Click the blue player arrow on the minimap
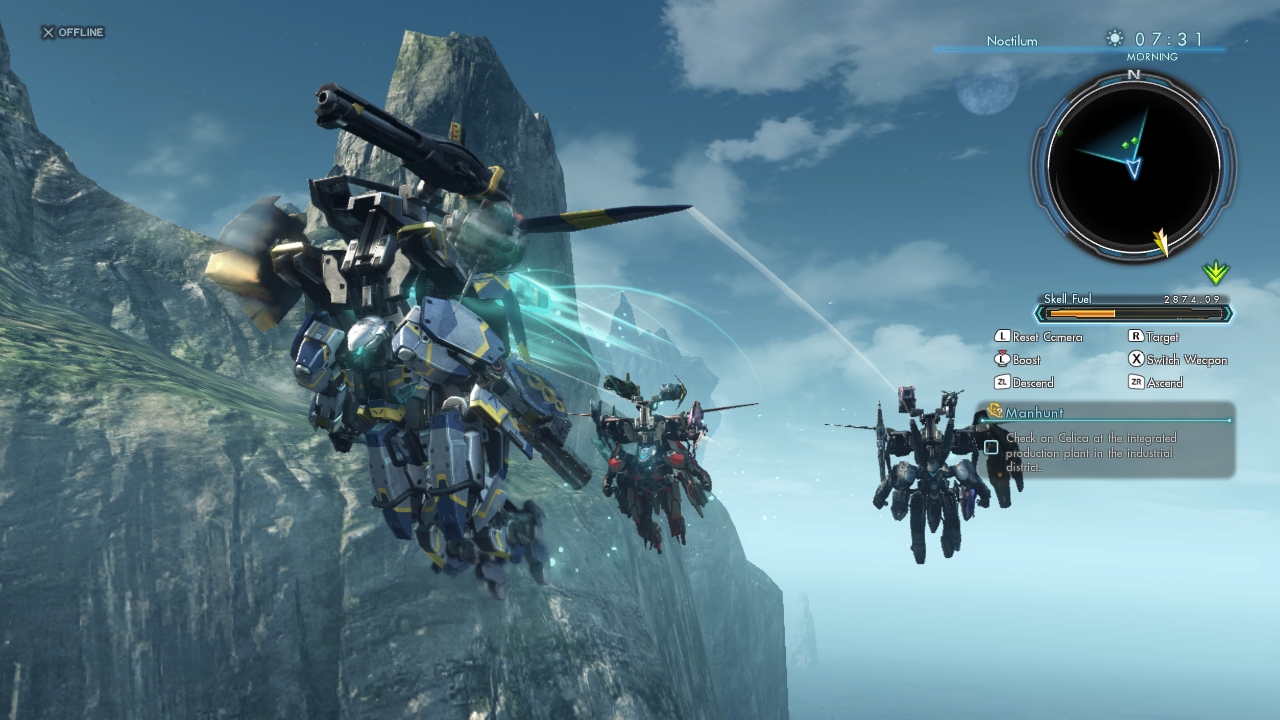 click(1134, 167)
